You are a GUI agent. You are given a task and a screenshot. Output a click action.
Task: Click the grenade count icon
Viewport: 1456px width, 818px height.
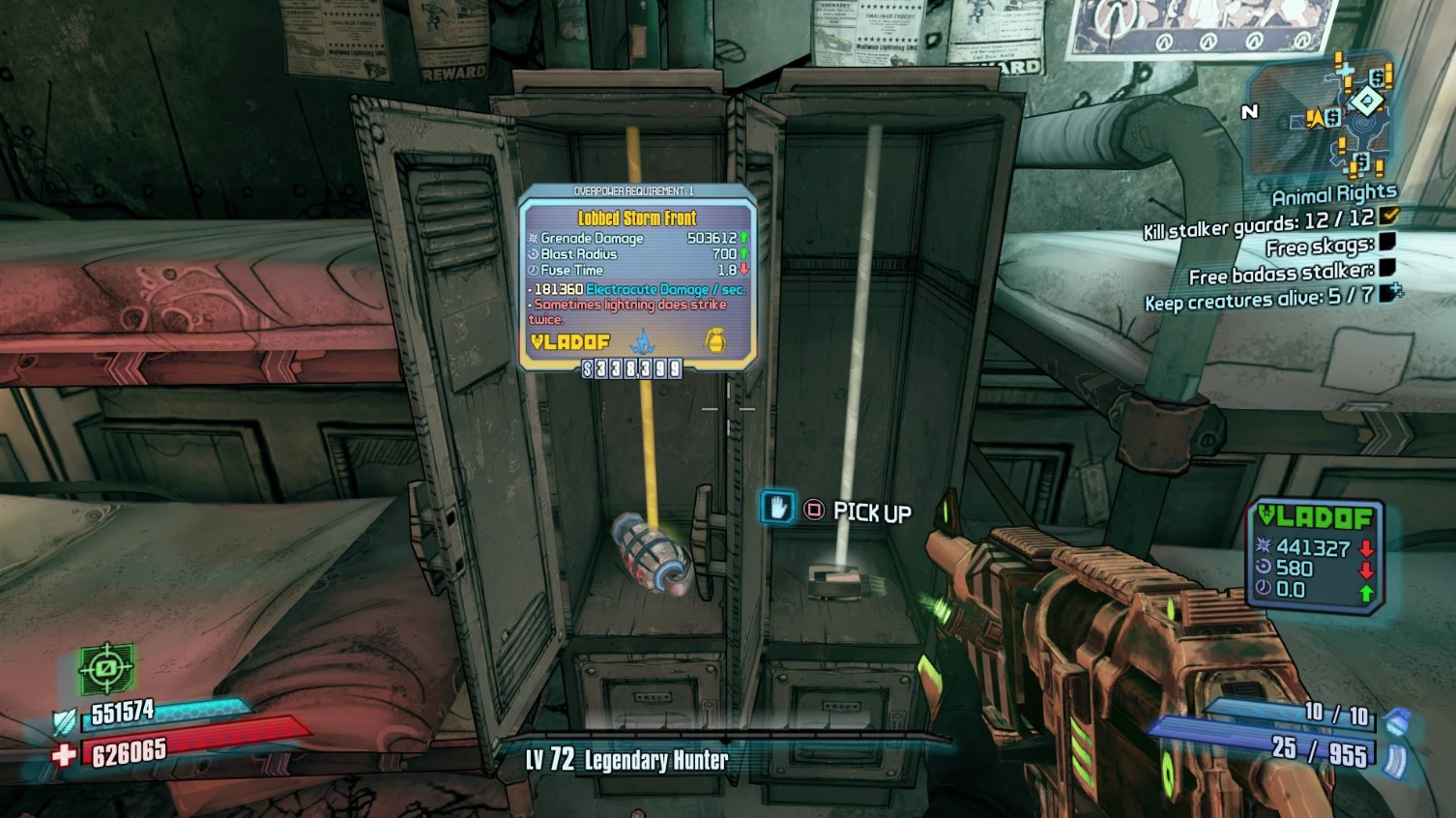tap(1397, 721)
